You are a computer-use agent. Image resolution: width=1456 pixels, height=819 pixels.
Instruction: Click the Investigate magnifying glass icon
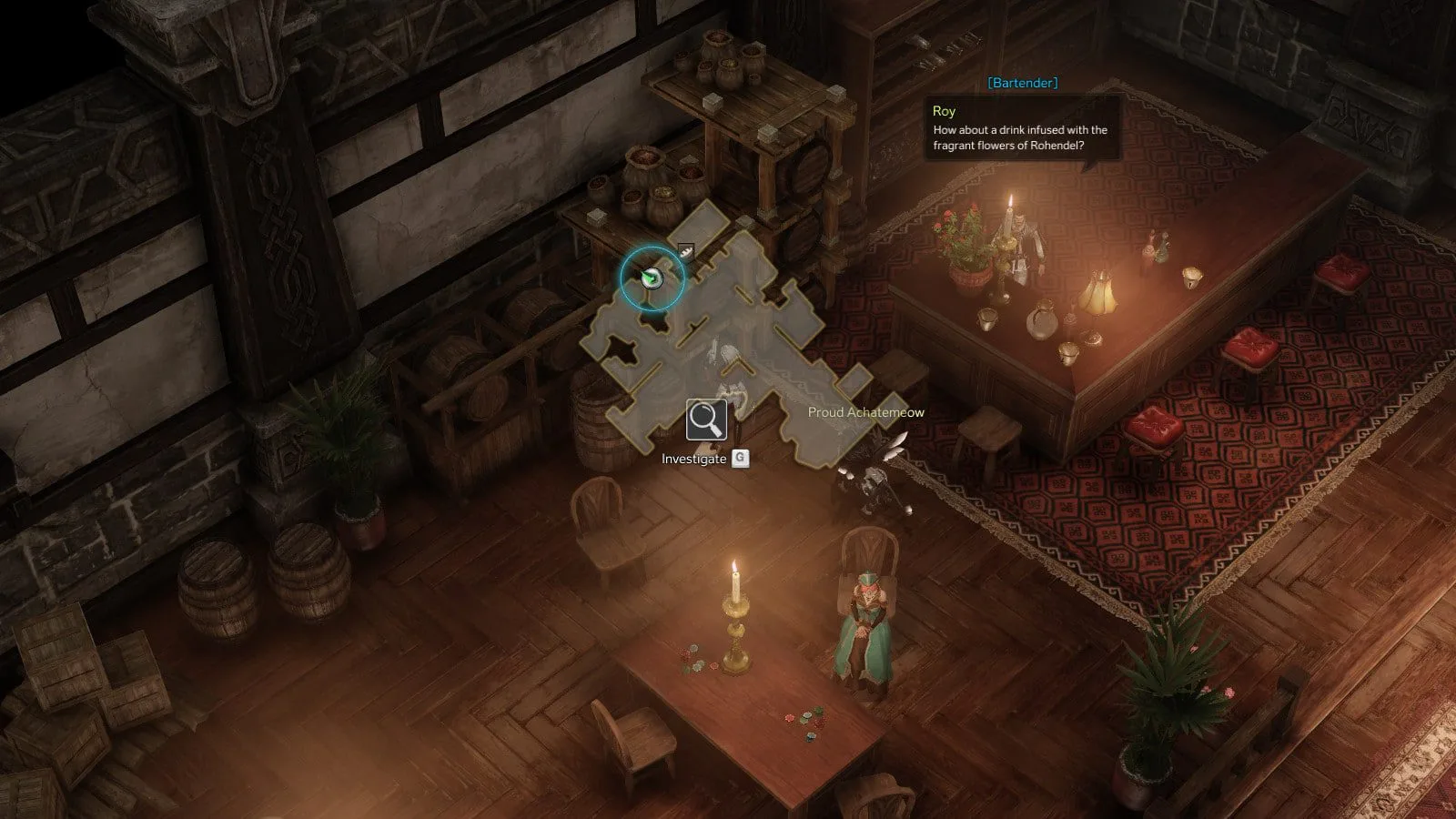[706, 420]
